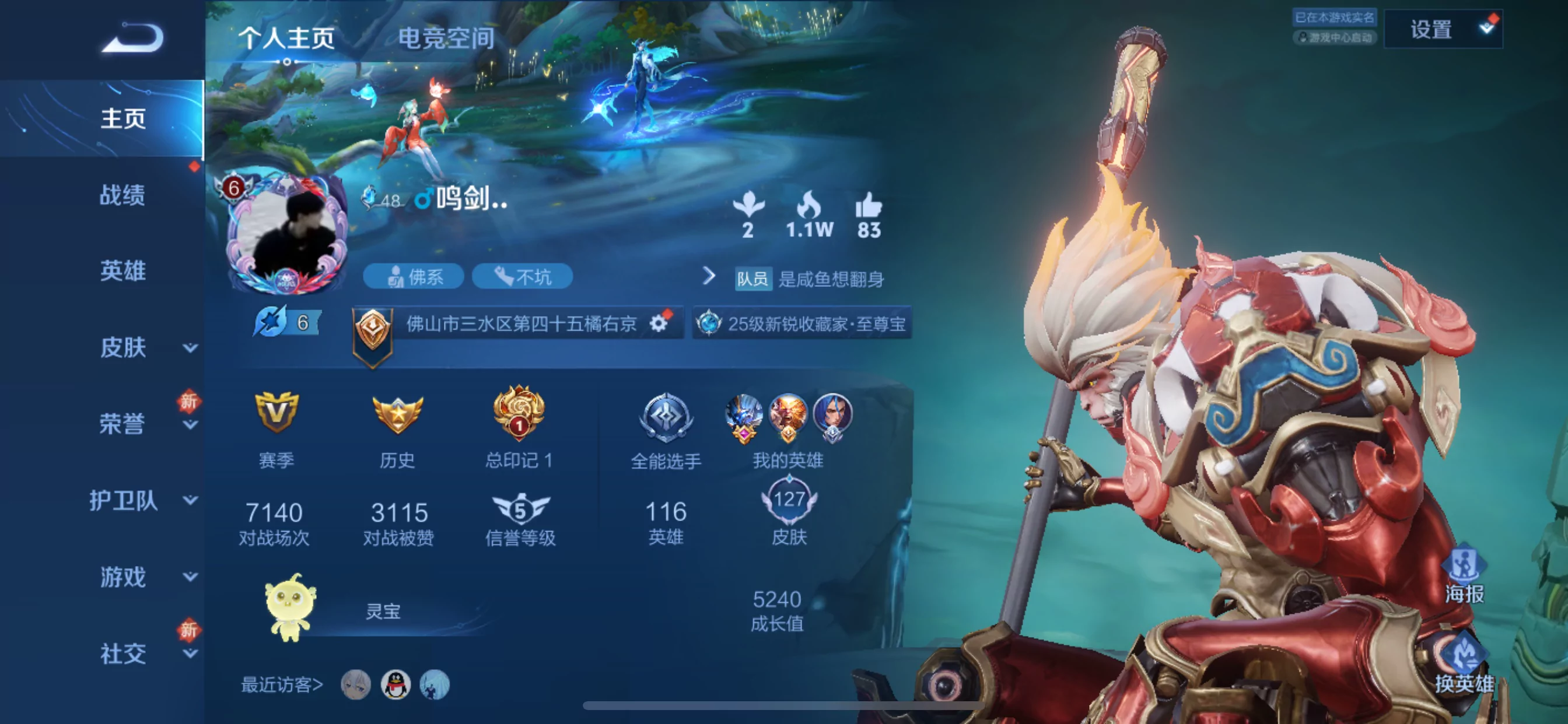
Task: Show the 灵宝 pet panel
Action: (291, 607)
